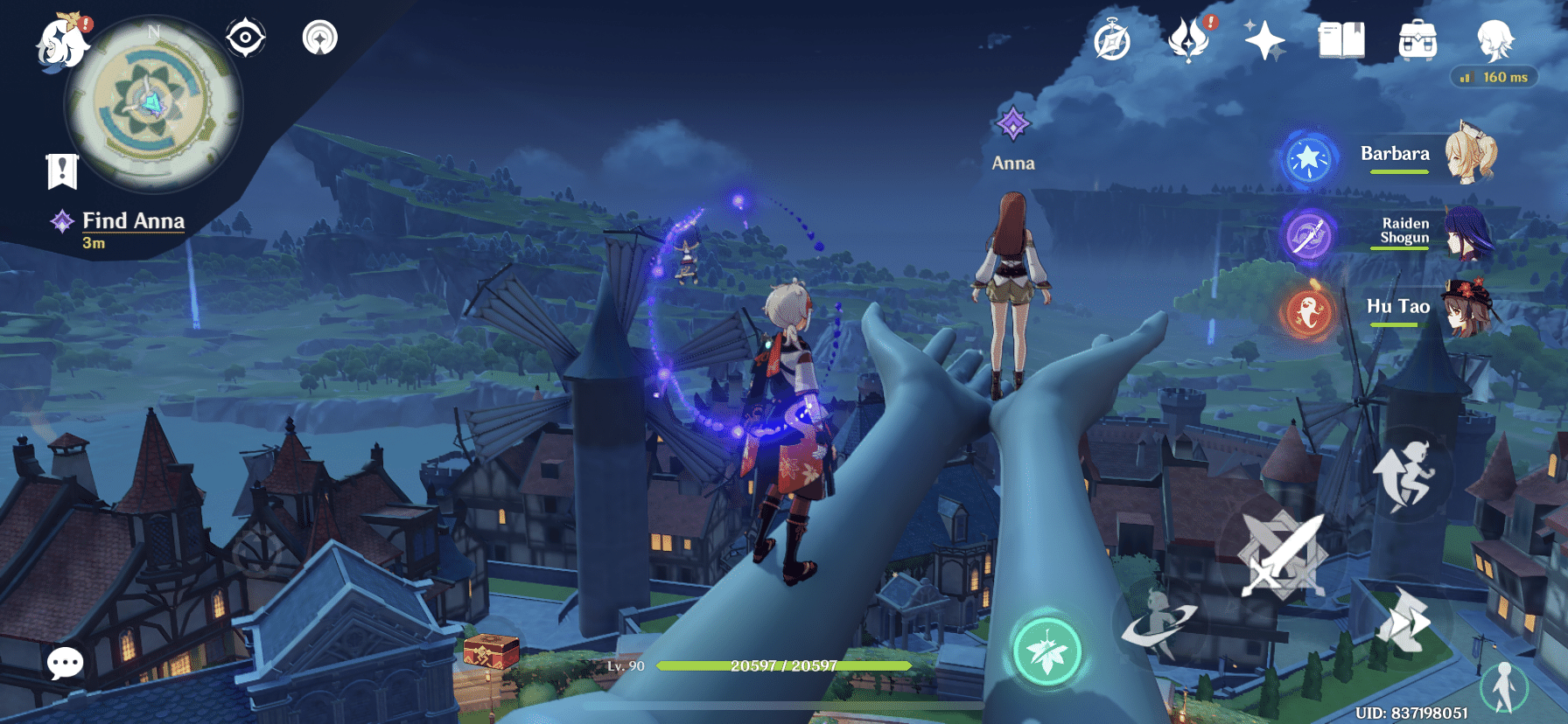Open the Find Anna quest details

(x=131, y=221)
